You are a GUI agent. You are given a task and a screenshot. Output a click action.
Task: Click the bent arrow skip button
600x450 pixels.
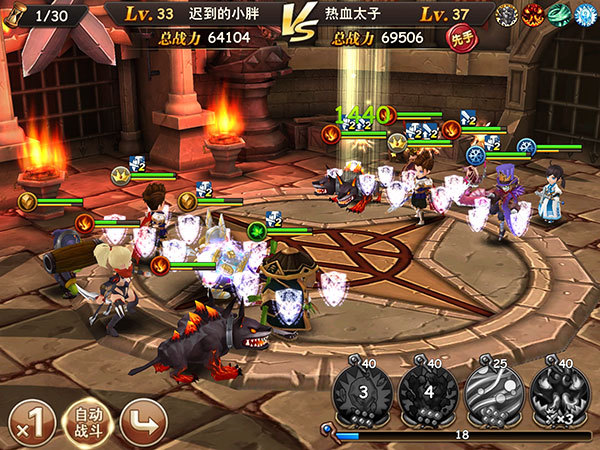coord(144,422)
